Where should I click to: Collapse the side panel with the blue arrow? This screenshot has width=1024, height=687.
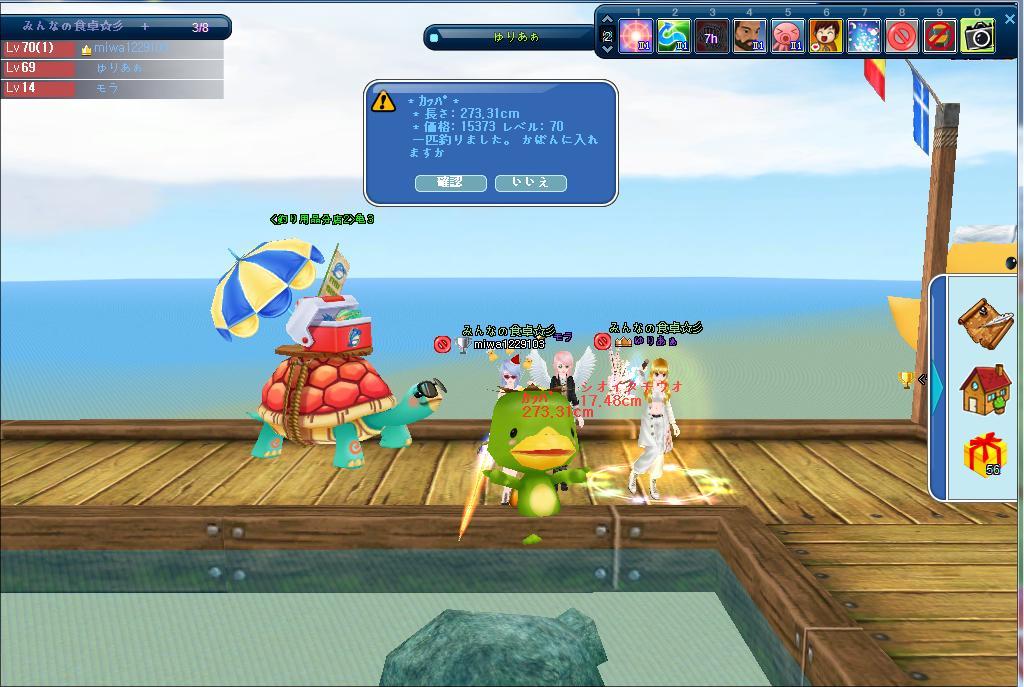tap(937, 389)
